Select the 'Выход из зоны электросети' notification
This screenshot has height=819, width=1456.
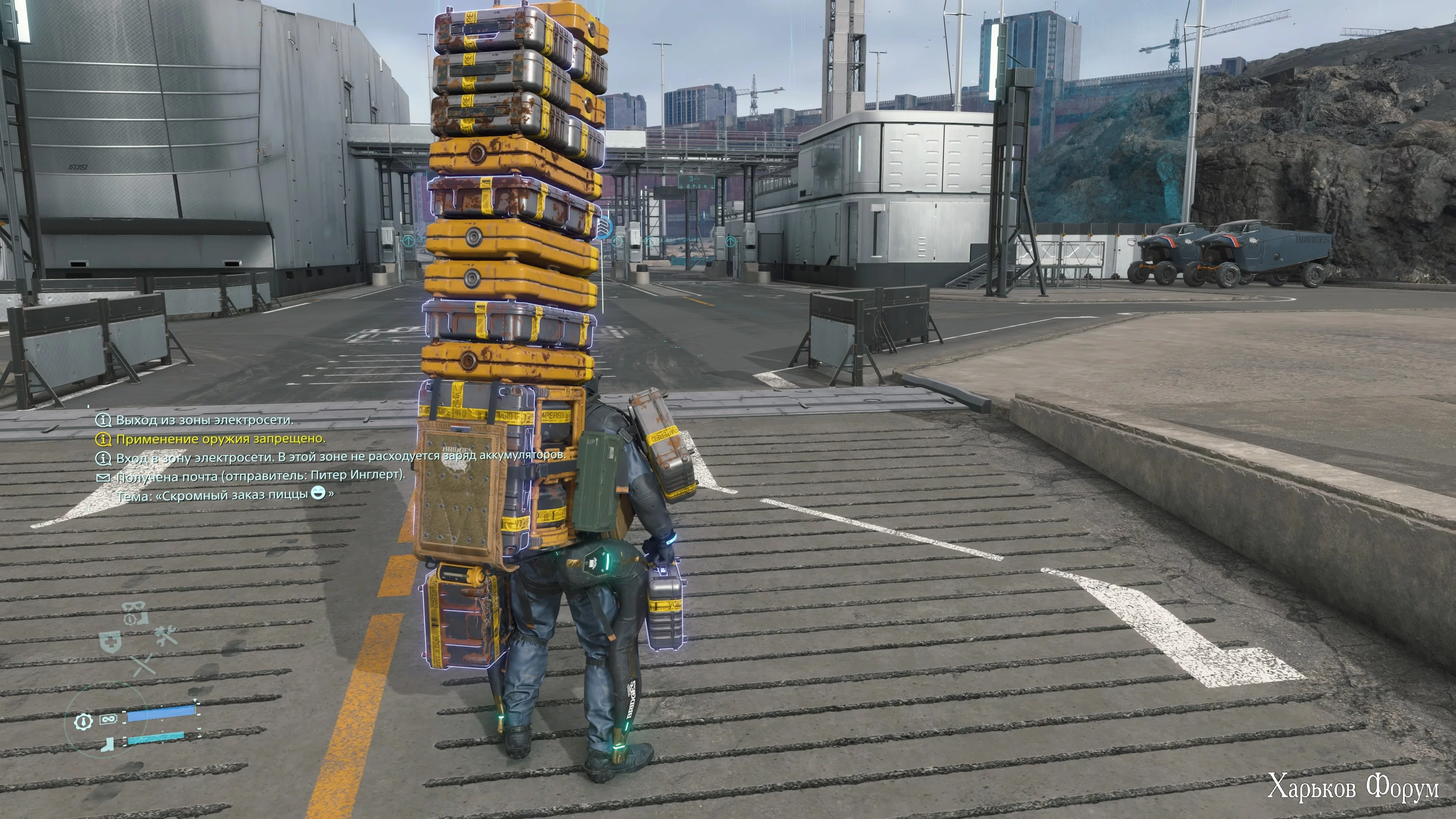204,420
